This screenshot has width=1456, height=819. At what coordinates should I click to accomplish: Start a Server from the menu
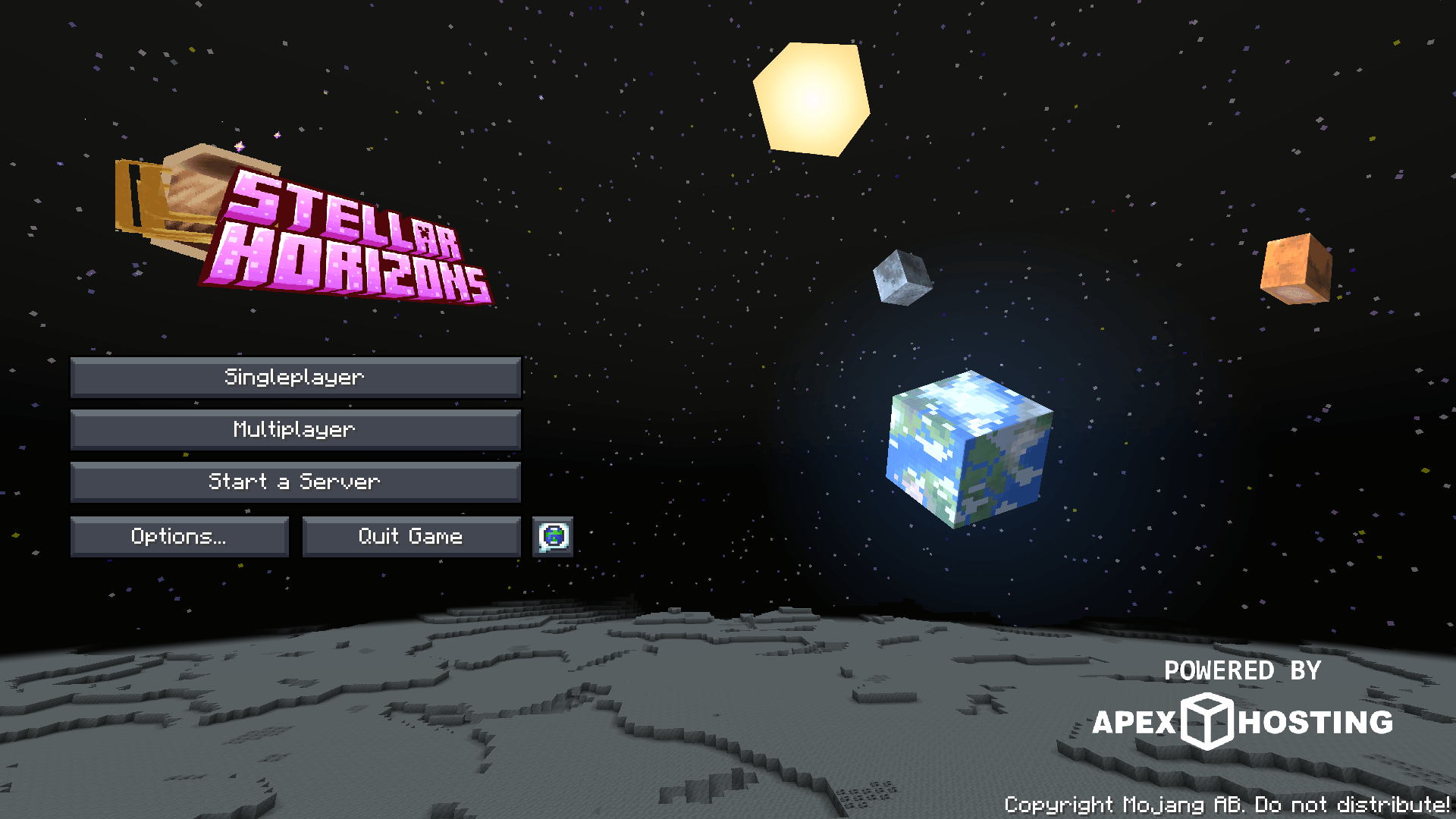(295, 482)
